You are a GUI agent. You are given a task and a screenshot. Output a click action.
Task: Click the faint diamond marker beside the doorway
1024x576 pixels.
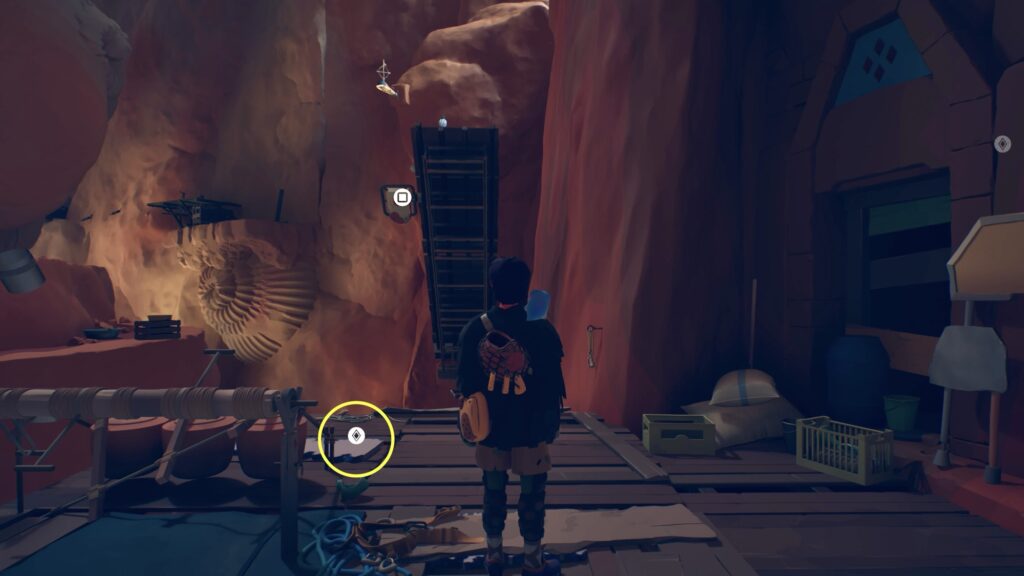(1002, 144)
